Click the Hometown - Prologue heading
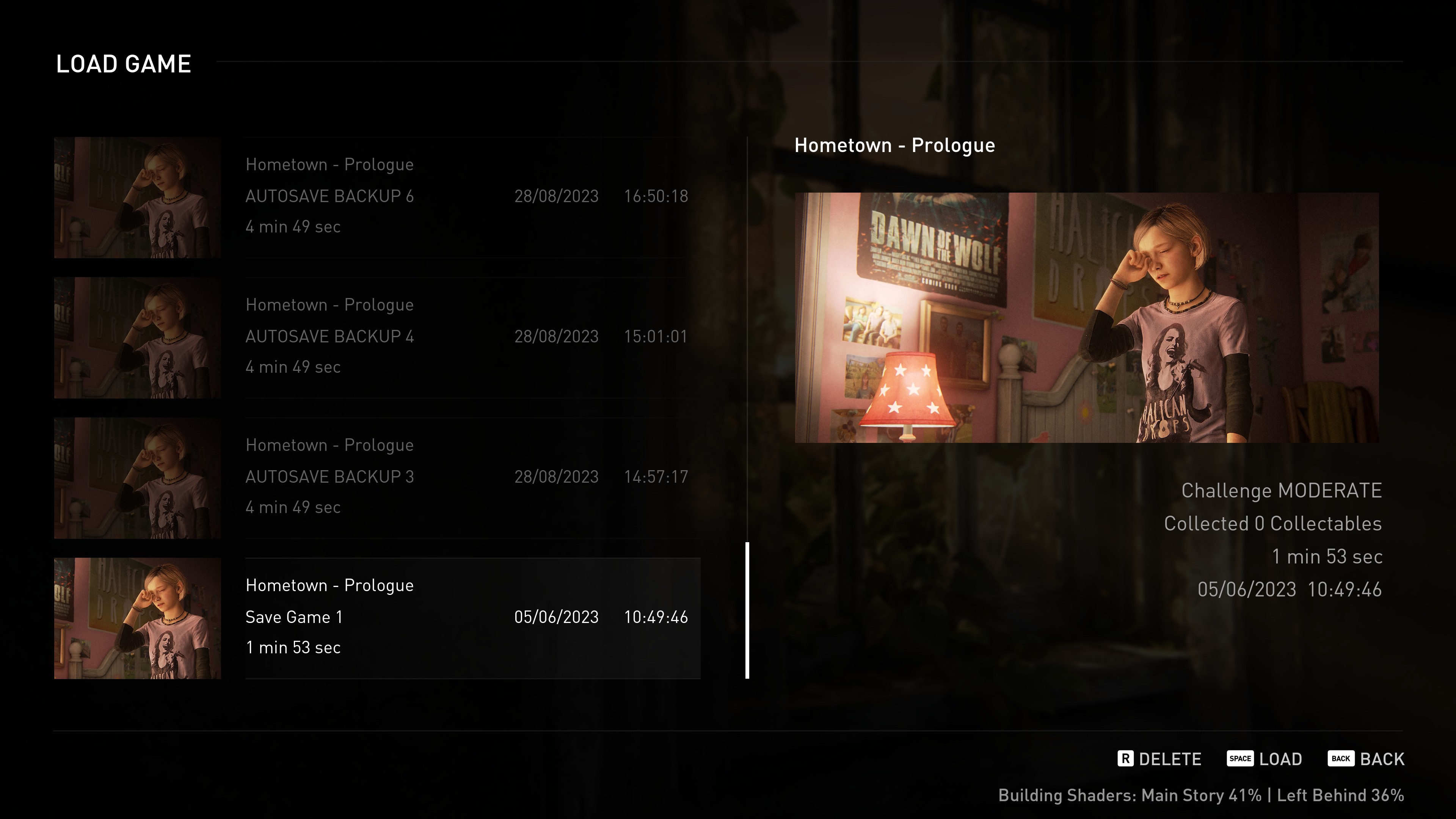The image size is (1456, 819). [x=895, y=145]
